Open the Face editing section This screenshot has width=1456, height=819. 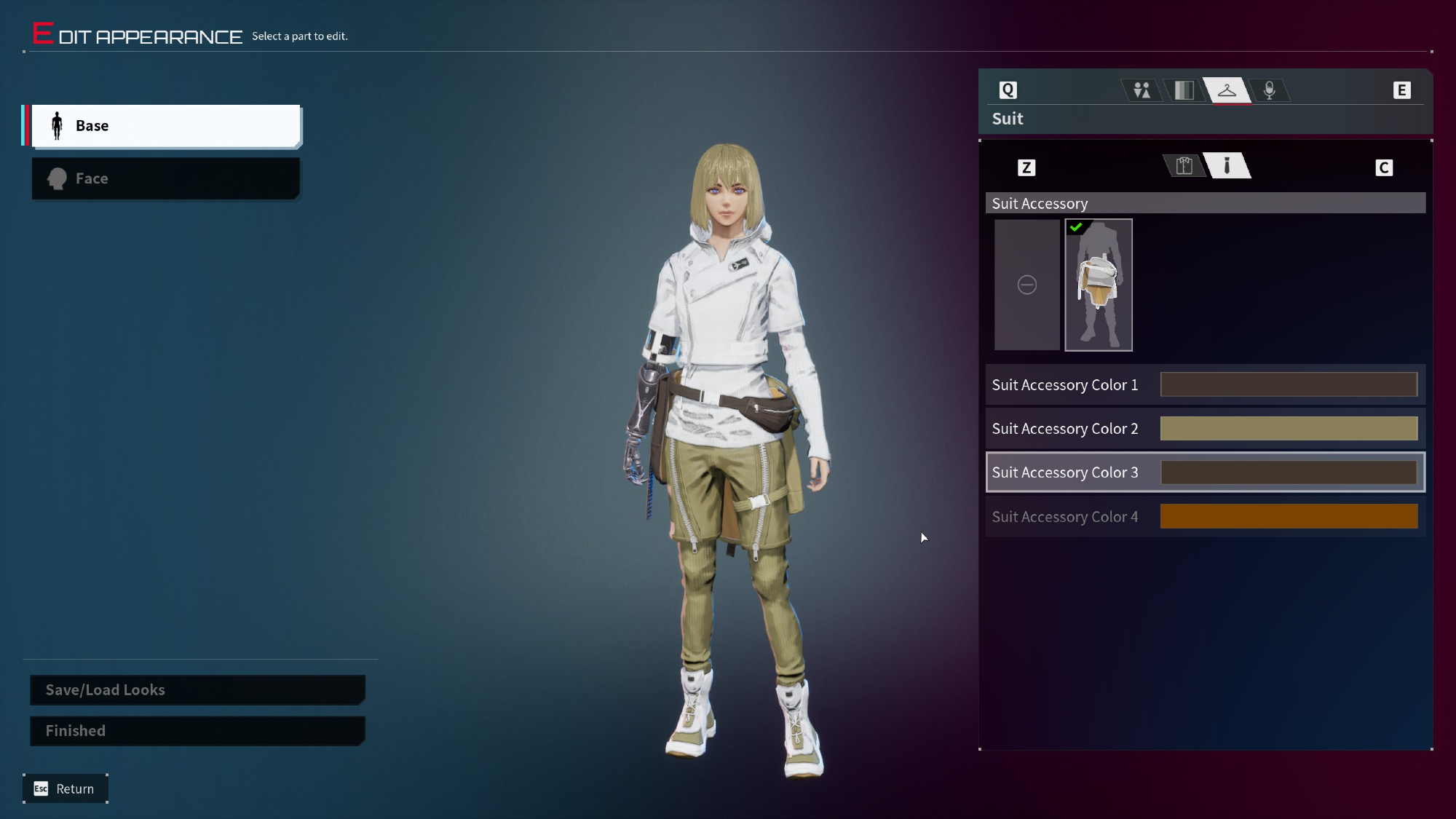click(x=166, y=178)
